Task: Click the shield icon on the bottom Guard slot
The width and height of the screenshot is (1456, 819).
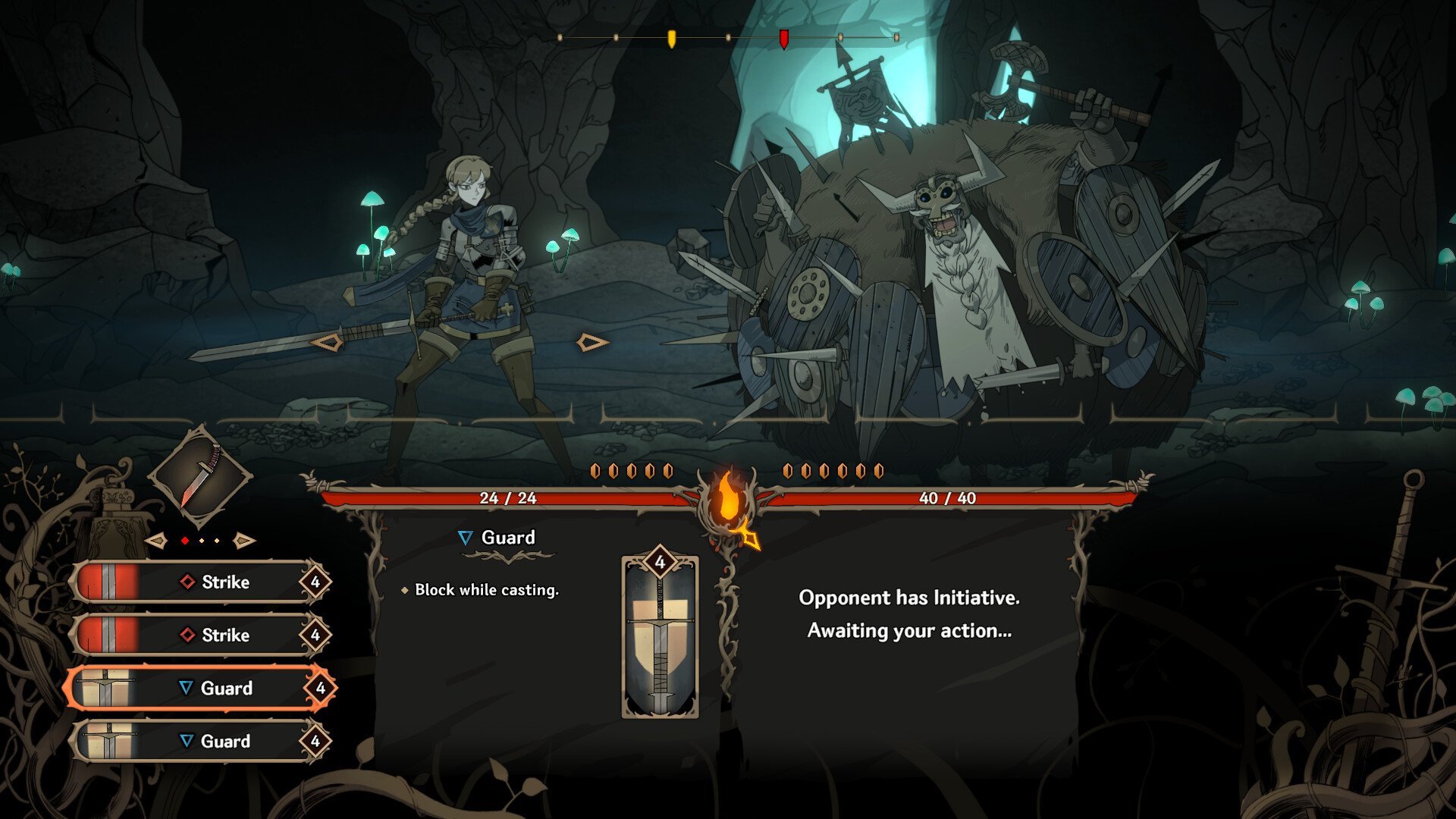Action: tap(108, 741)
